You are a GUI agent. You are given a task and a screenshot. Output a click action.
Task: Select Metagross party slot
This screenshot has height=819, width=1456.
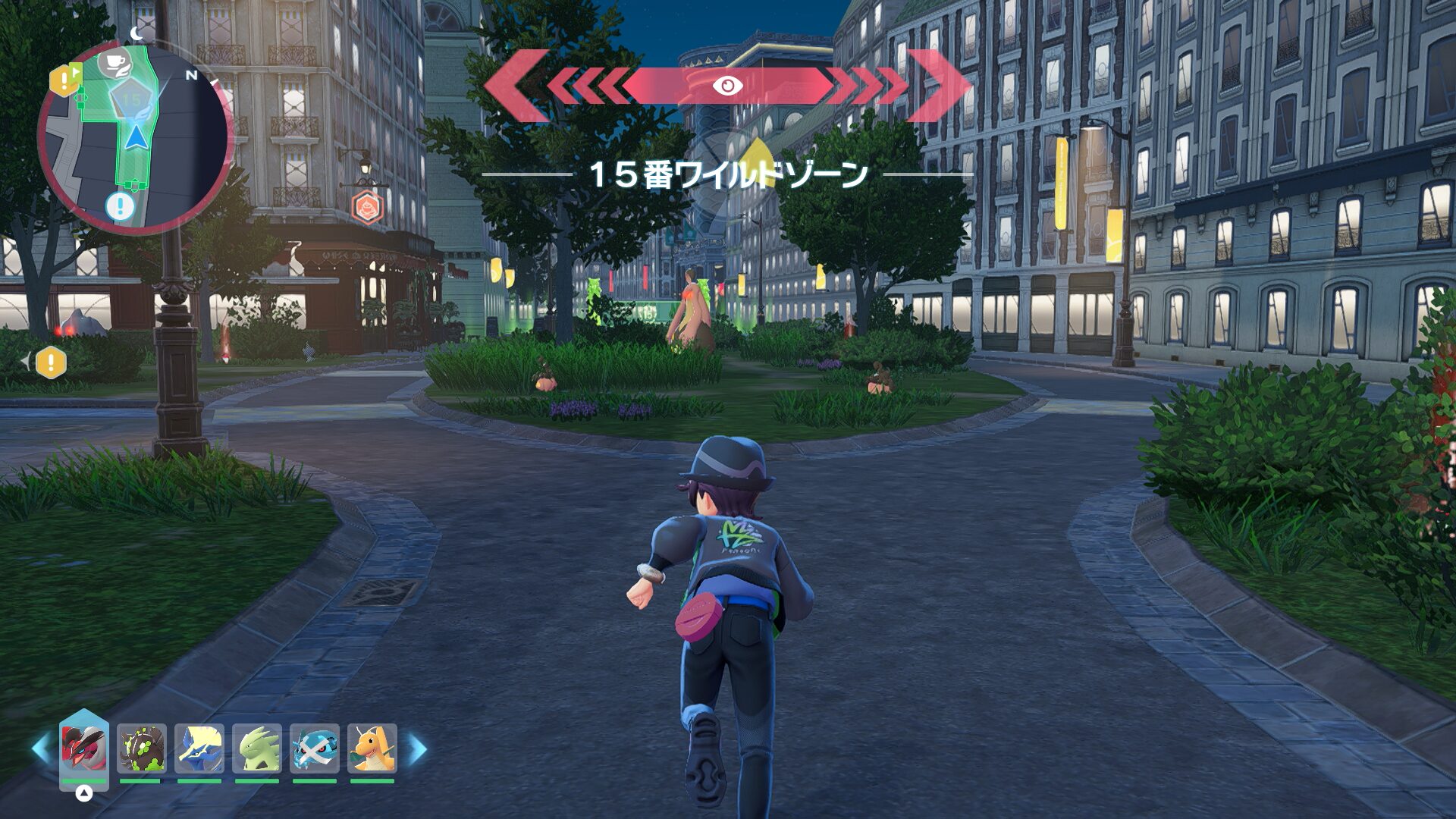(x=314, y=748)
